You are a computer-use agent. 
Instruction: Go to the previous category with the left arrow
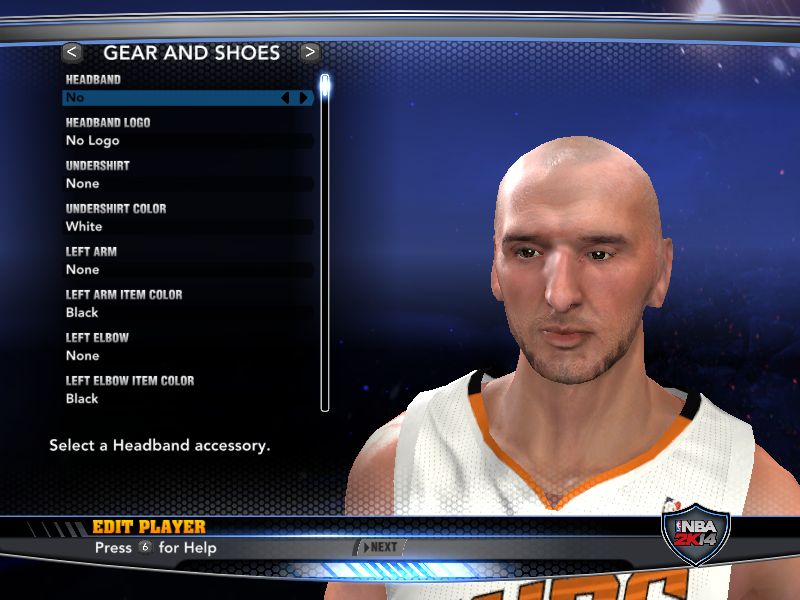coord(72,52)
